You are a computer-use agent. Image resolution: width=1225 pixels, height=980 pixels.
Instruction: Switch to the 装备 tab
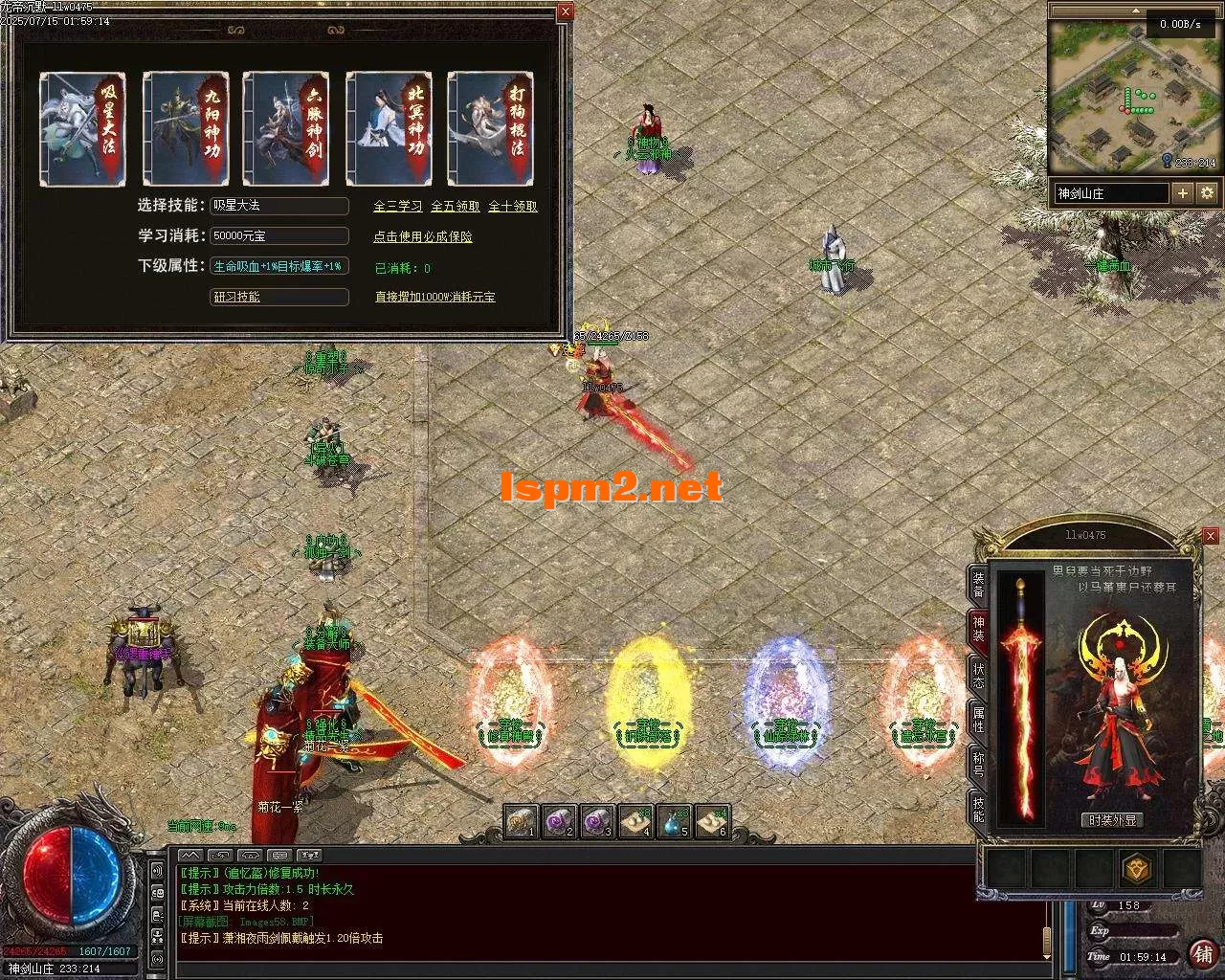[978, 585]
